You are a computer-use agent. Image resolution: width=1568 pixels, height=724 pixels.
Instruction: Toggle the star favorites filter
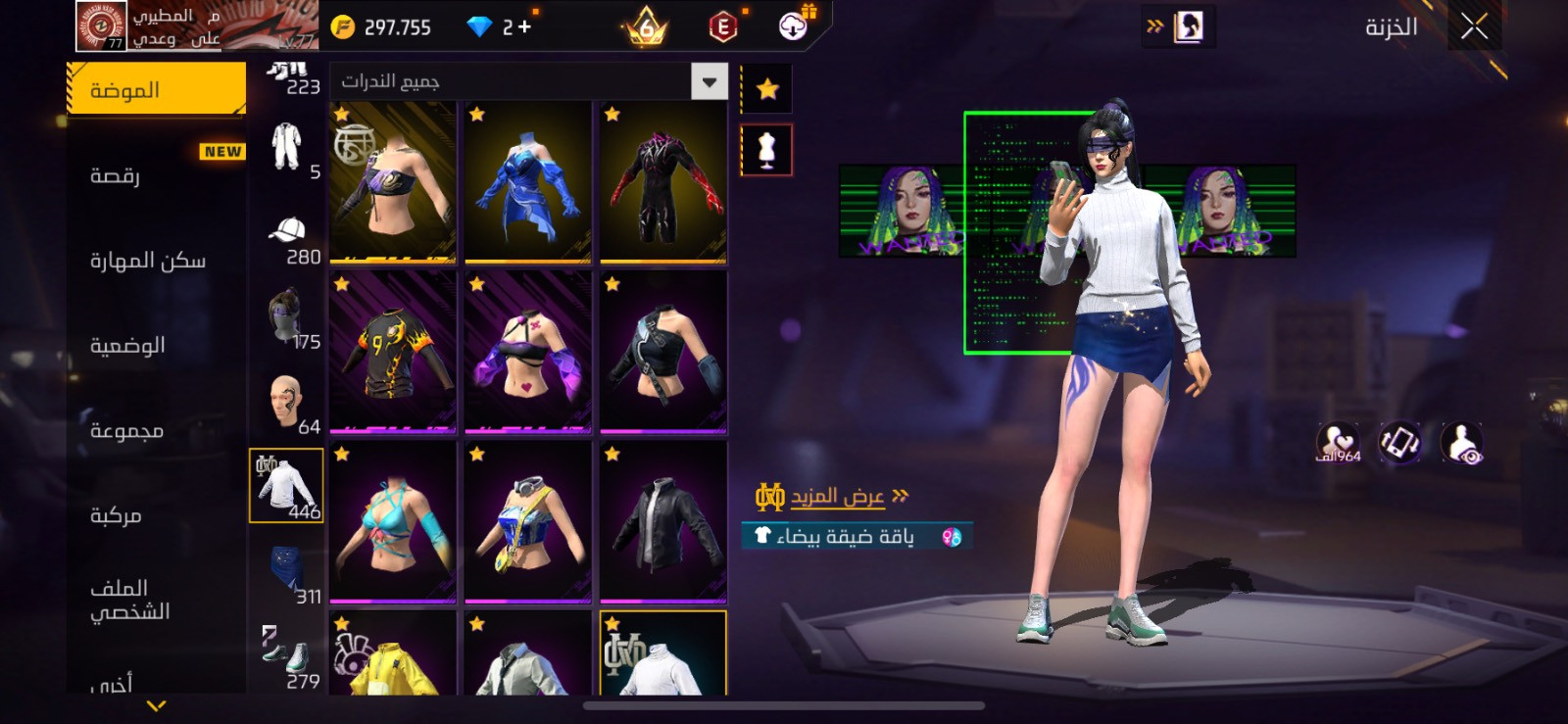click(x=766, y=90)
